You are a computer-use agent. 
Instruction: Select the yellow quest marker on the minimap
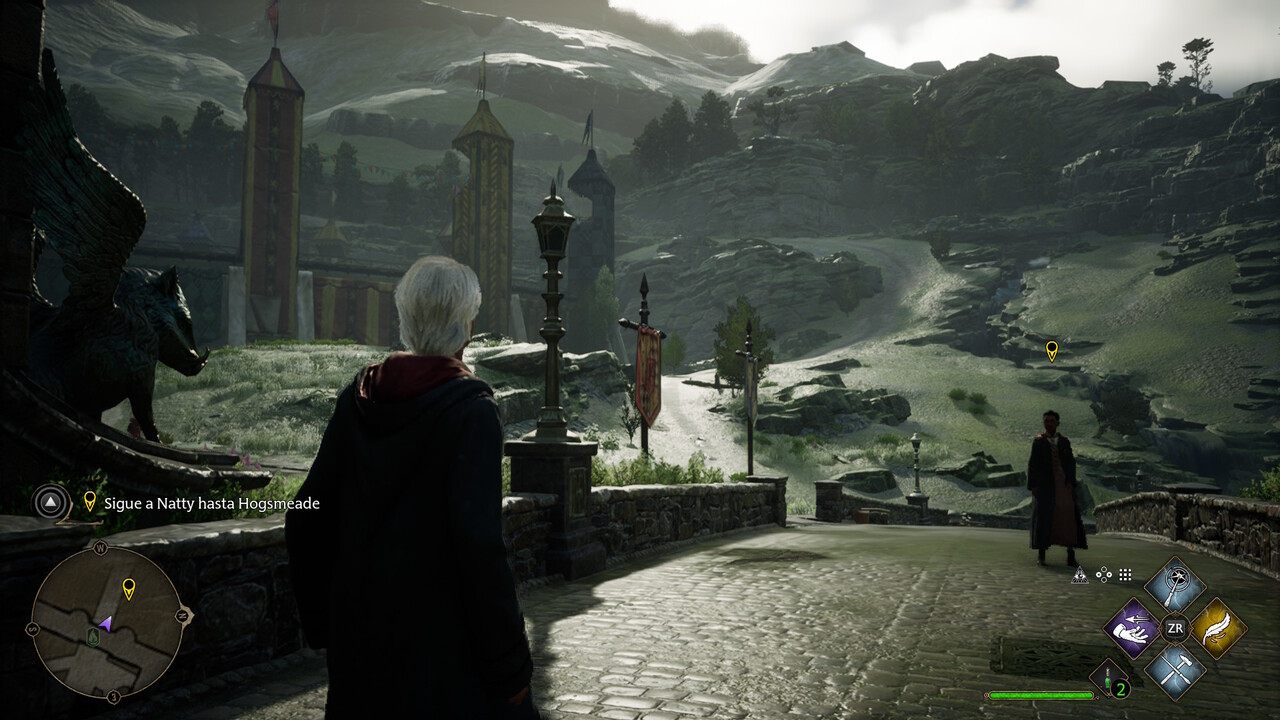(x=128, y=588)
